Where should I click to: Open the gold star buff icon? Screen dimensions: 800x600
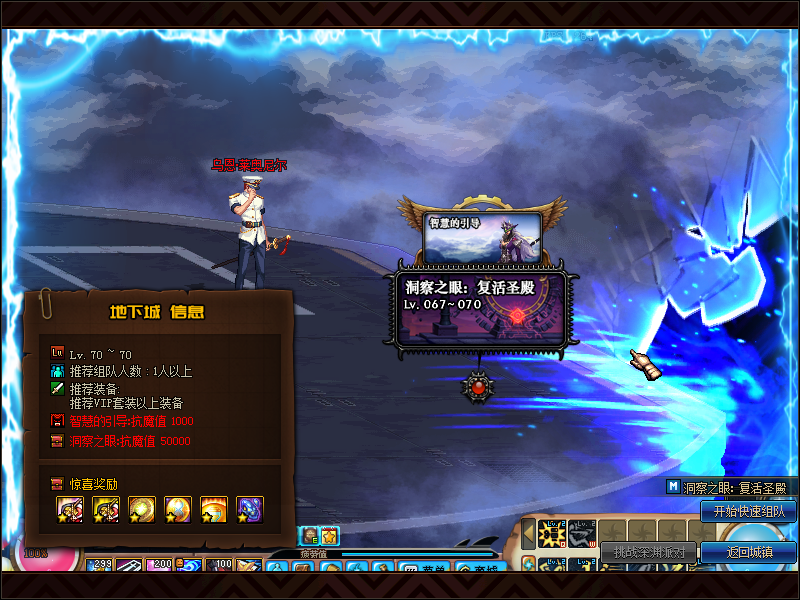pyautogui.click(x=329, y=535)
